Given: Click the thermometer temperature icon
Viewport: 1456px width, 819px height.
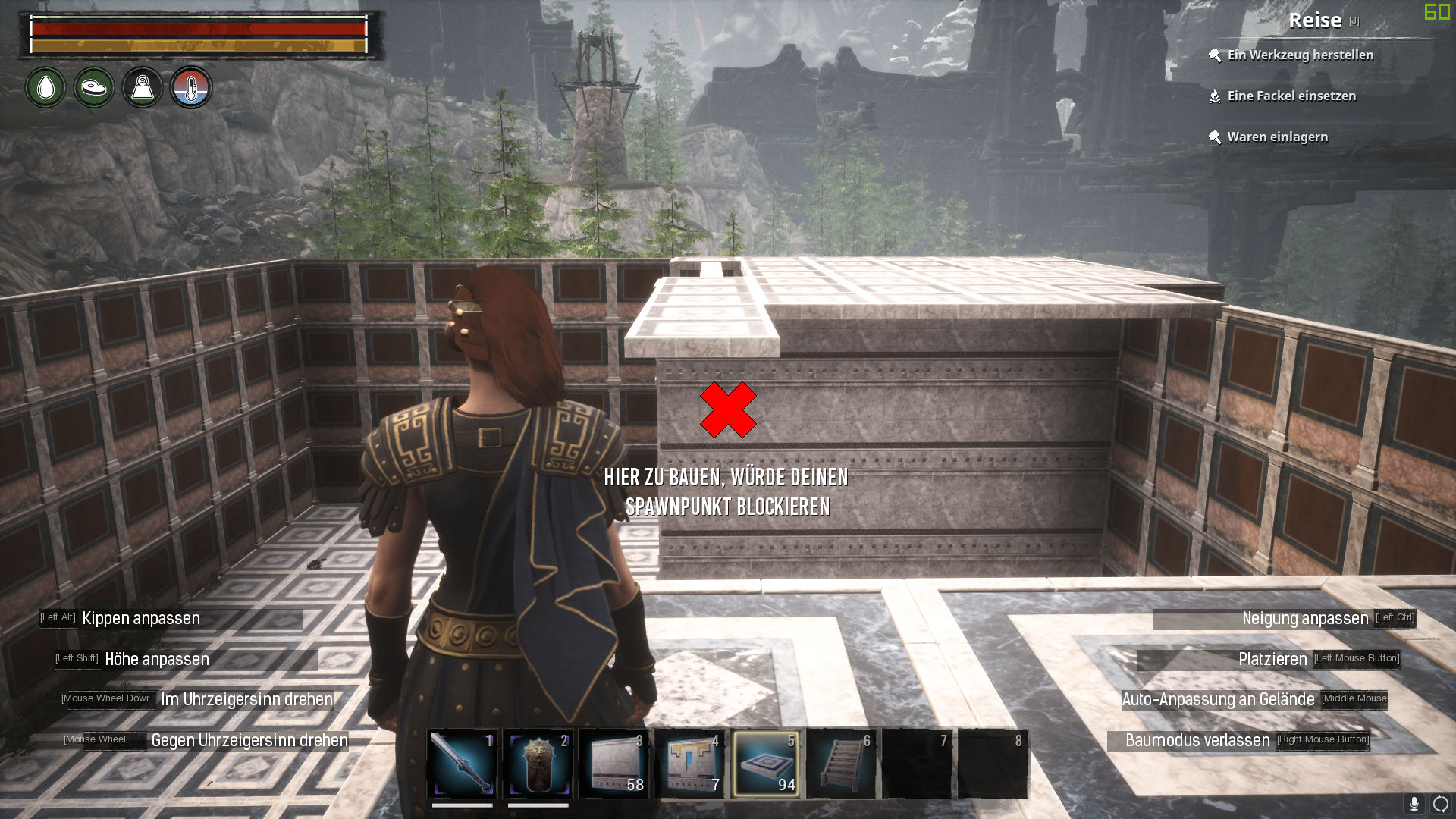Looking at the screenshot, I should (x=191, y=88).
